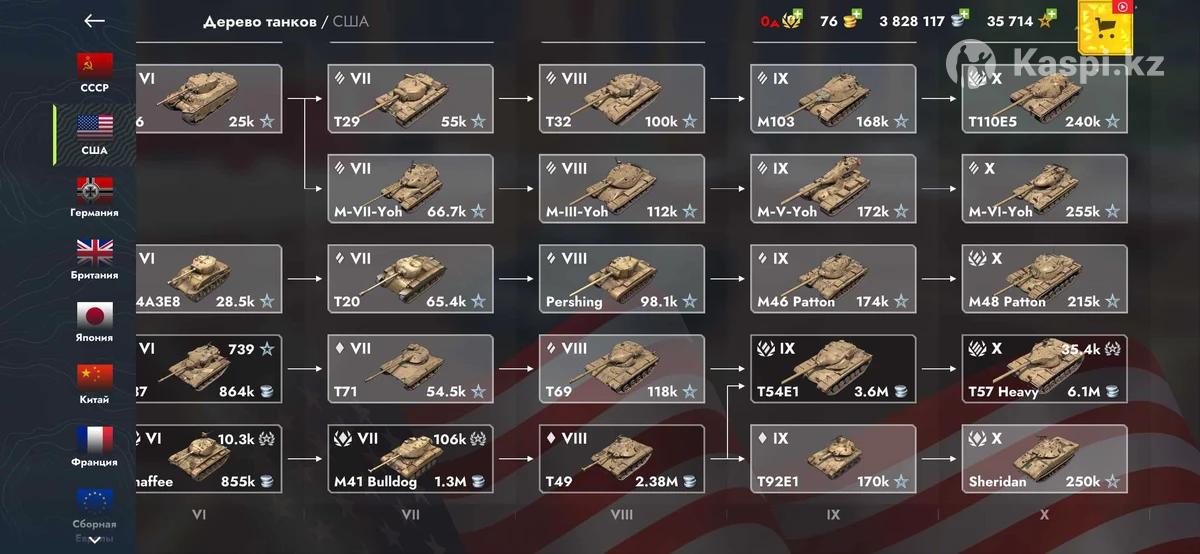
Task: Open the M103 tank node
Action: (x=833, y=98)
